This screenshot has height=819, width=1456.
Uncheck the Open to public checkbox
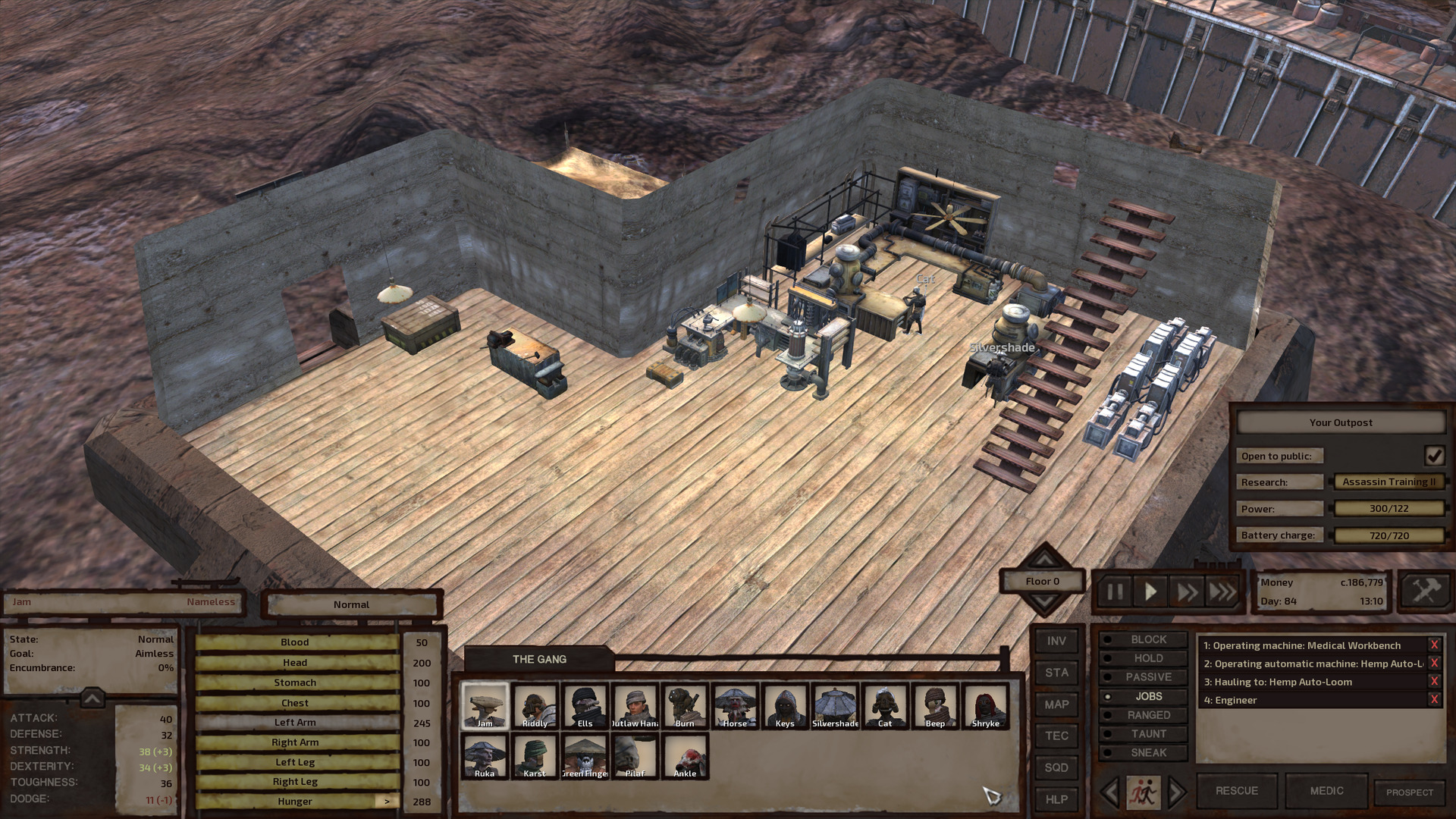click(x=1433, y=455)
